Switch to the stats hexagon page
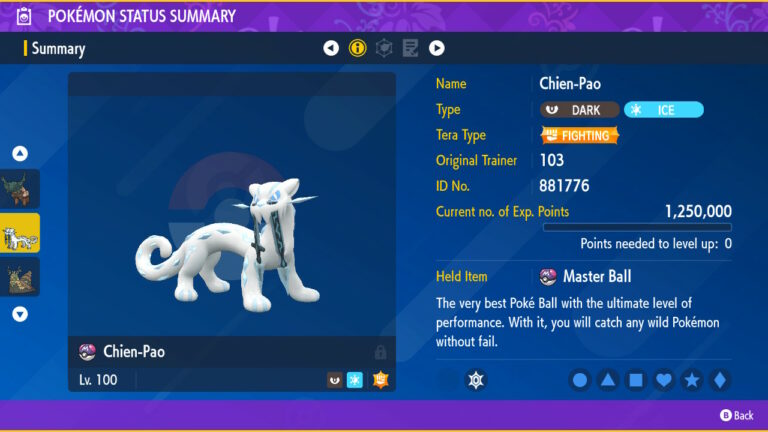 pyautogui.click(x=384, y=48)
